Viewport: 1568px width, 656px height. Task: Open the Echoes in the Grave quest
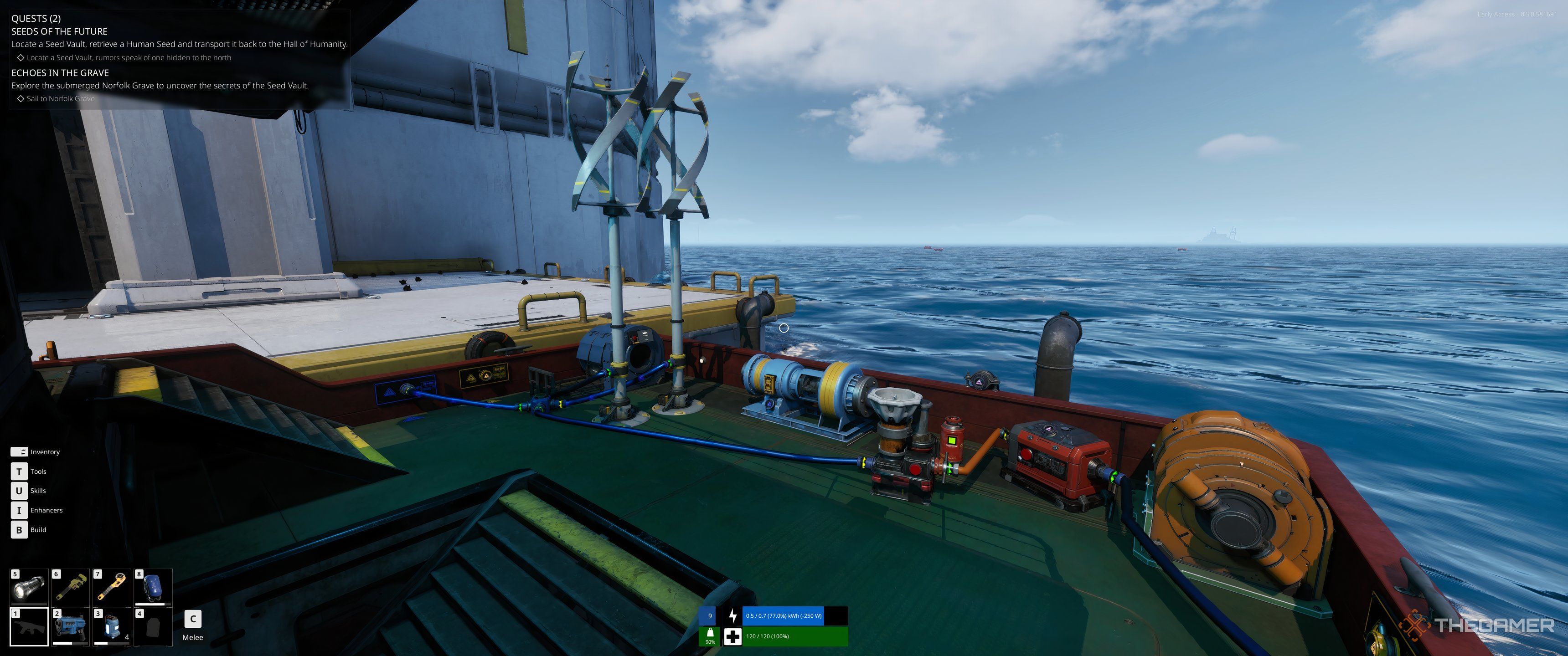tap(60, 72)
